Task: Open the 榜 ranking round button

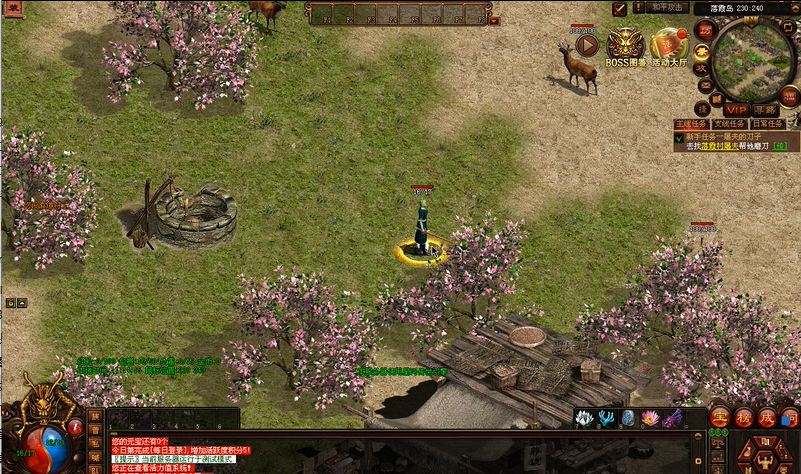Action: click(744, 417)
